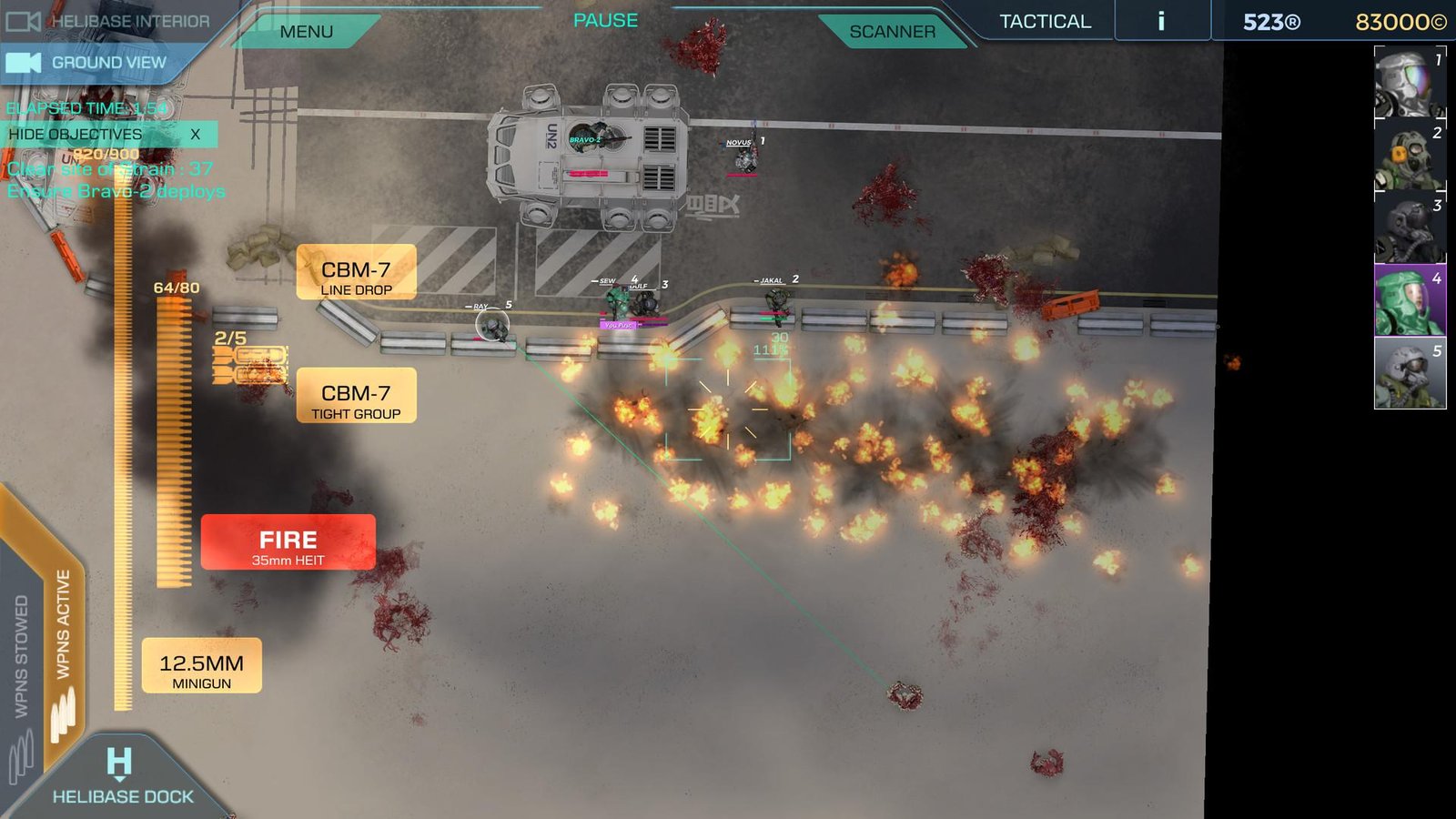Viewport: 1456px width, 819px height.
Task: Select highlighted green squad portrait 4
Action: pyautogui.click(x=1409, y=301)
